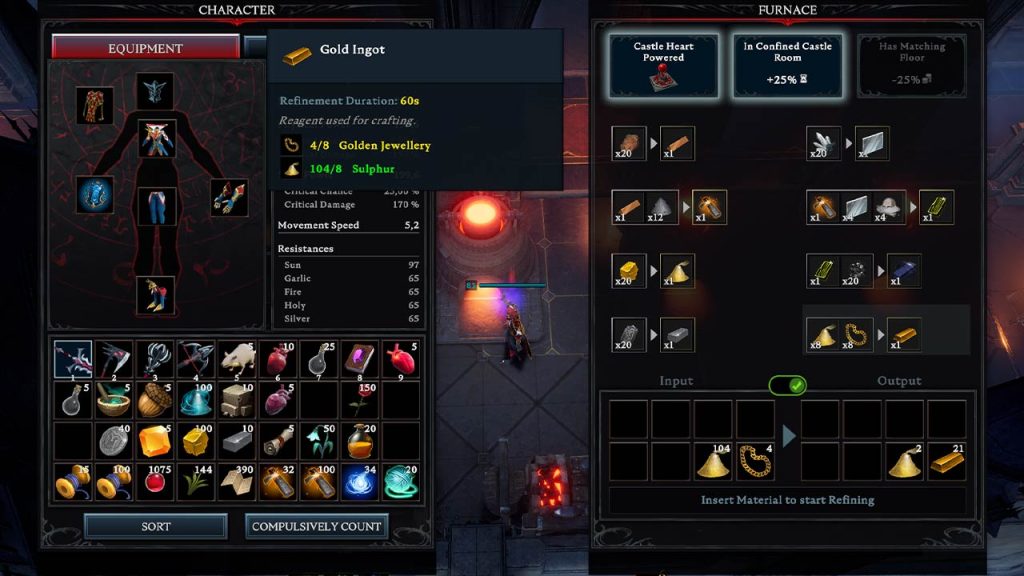The width and height of the screenshot is (1024, 576).
Task: Take the gold ingots from the output
Action: point(946,461)
